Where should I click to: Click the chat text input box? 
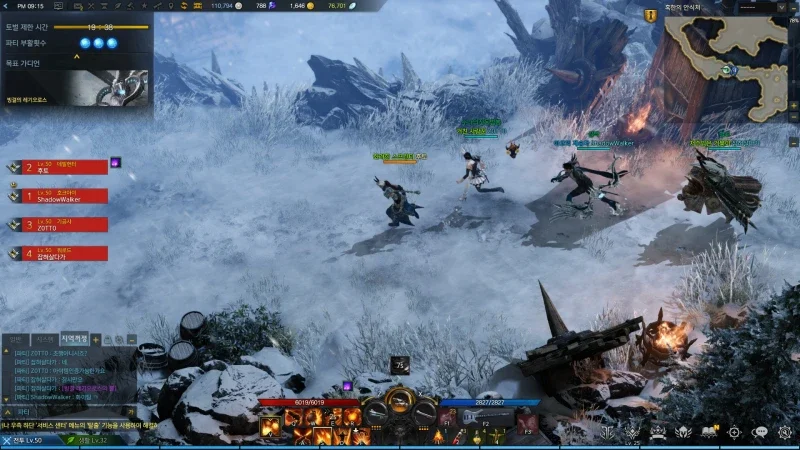pyautogui.click(x=70, y=411)
